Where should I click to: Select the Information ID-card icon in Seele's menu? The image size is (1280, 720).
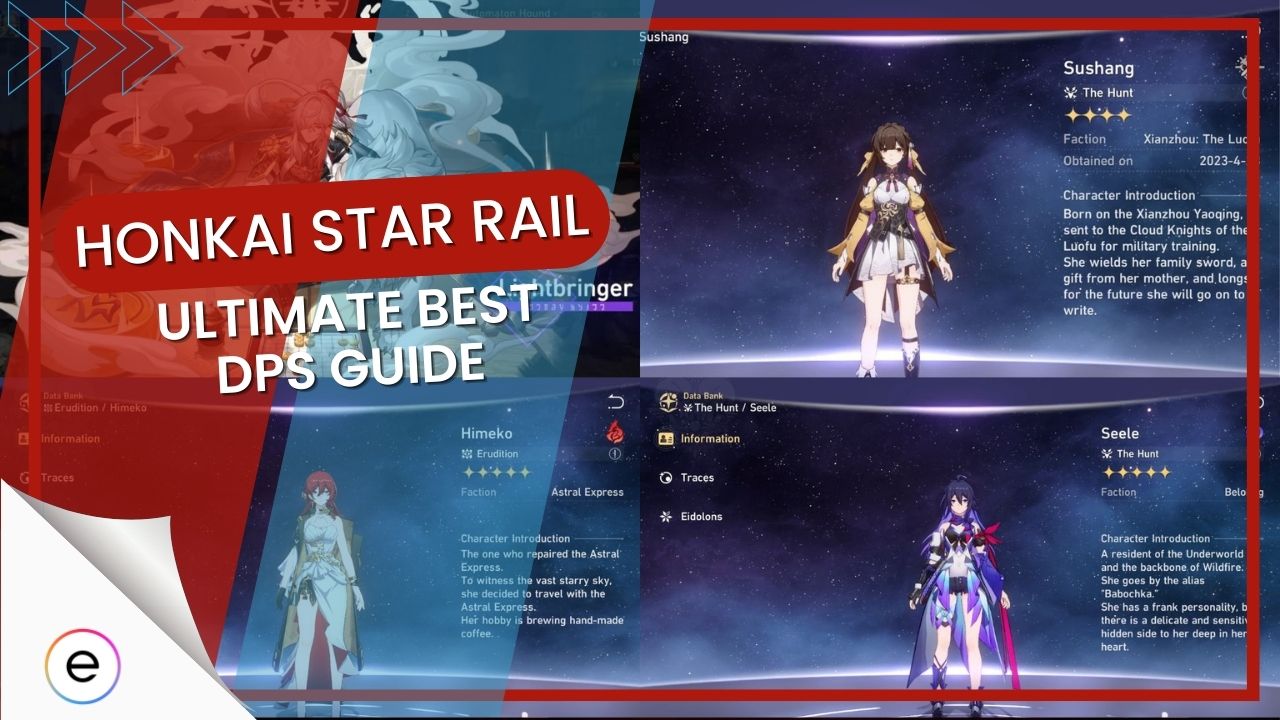tap(667, 438)
